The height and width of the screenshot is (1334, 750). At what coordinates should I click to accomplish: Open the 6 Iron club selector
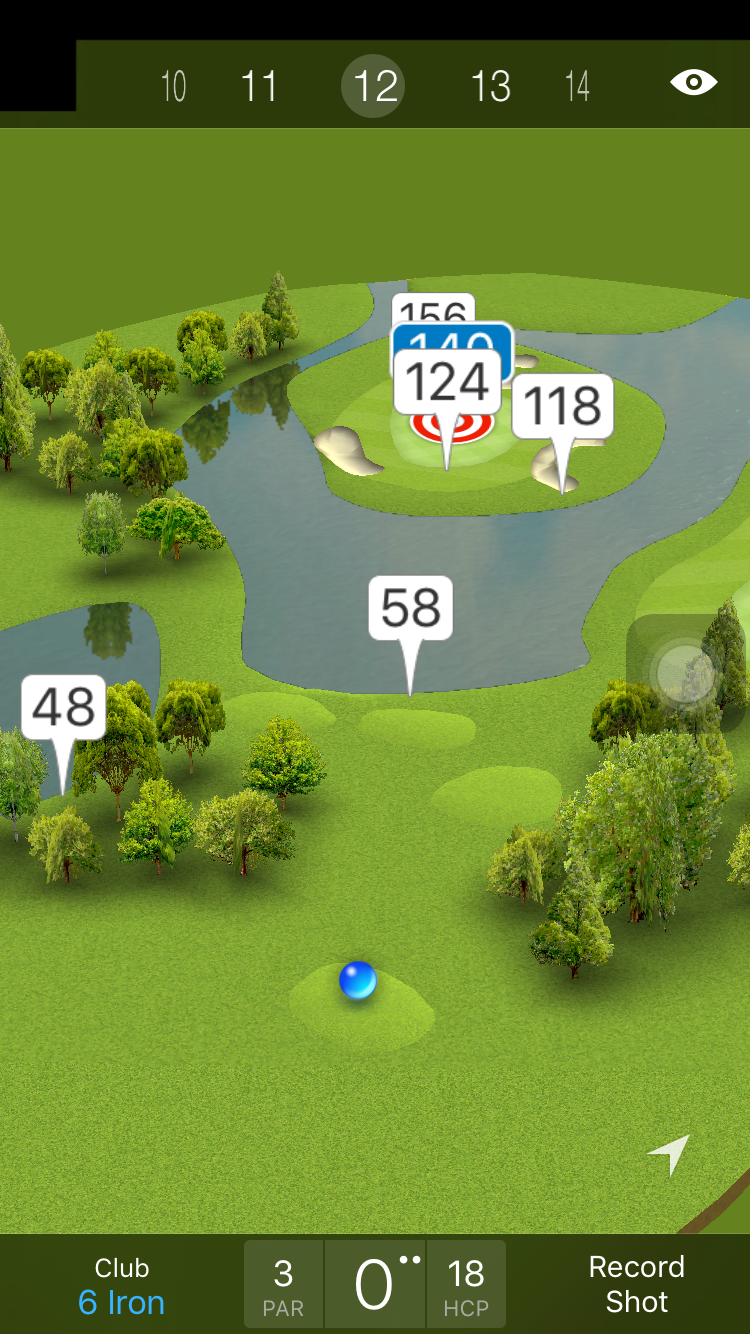point(122,1285)
